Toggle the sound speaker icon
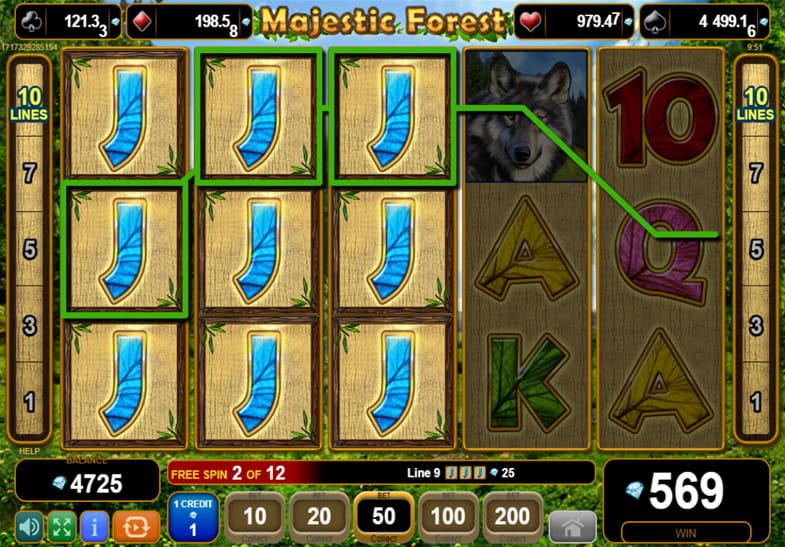This screenshot has height=547, width=785. (29, 525)
